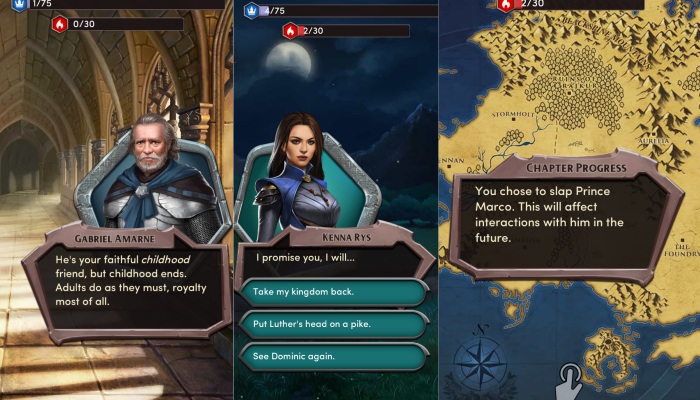
Task: Pick the "See Dominic again." dialogue choice
Action: click(335, 357)
